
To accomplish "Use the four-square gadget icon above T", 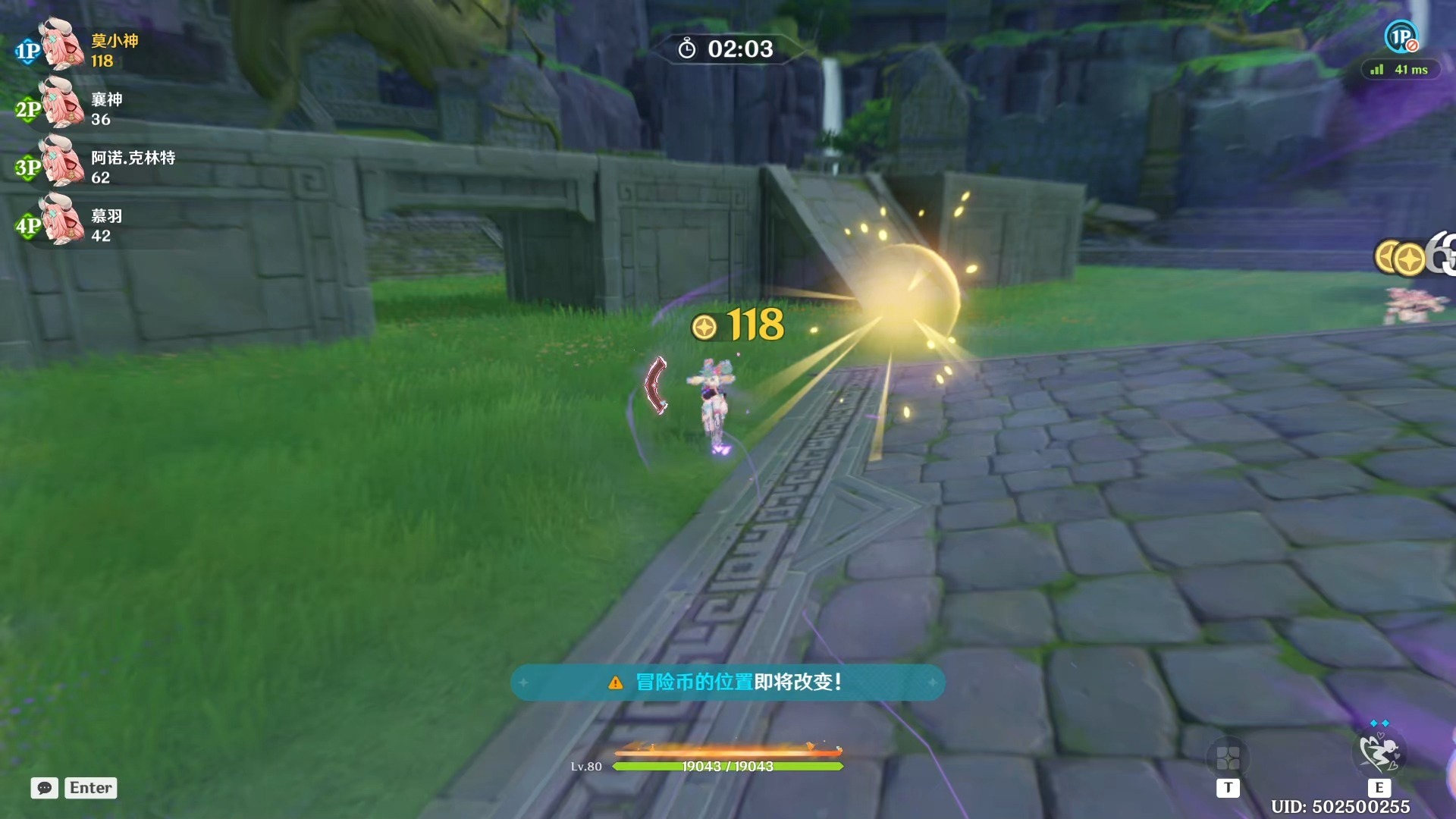I will pos(1228,757).
